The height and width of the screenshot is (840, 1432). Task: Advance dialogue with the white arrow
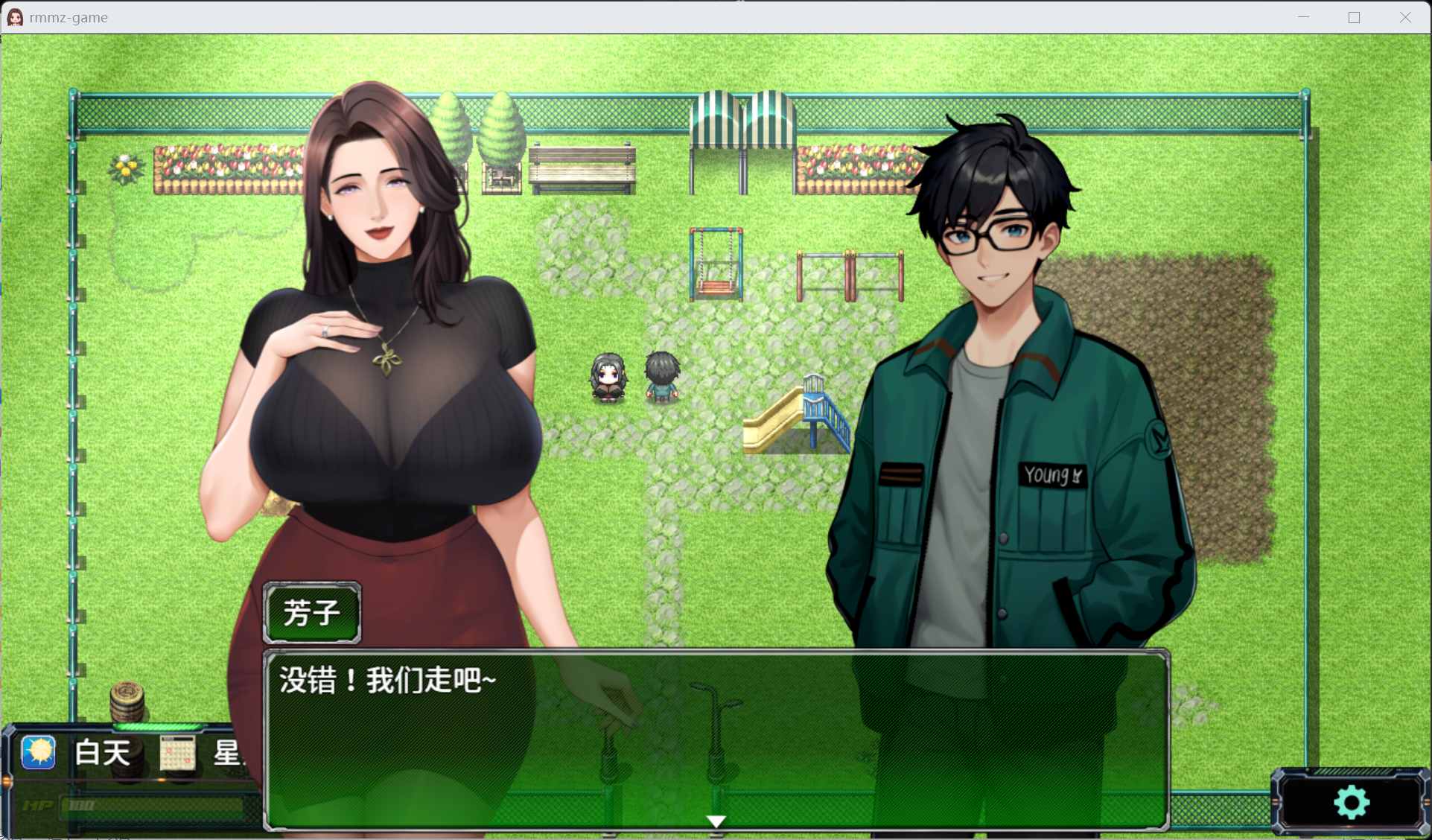point(716,821)
